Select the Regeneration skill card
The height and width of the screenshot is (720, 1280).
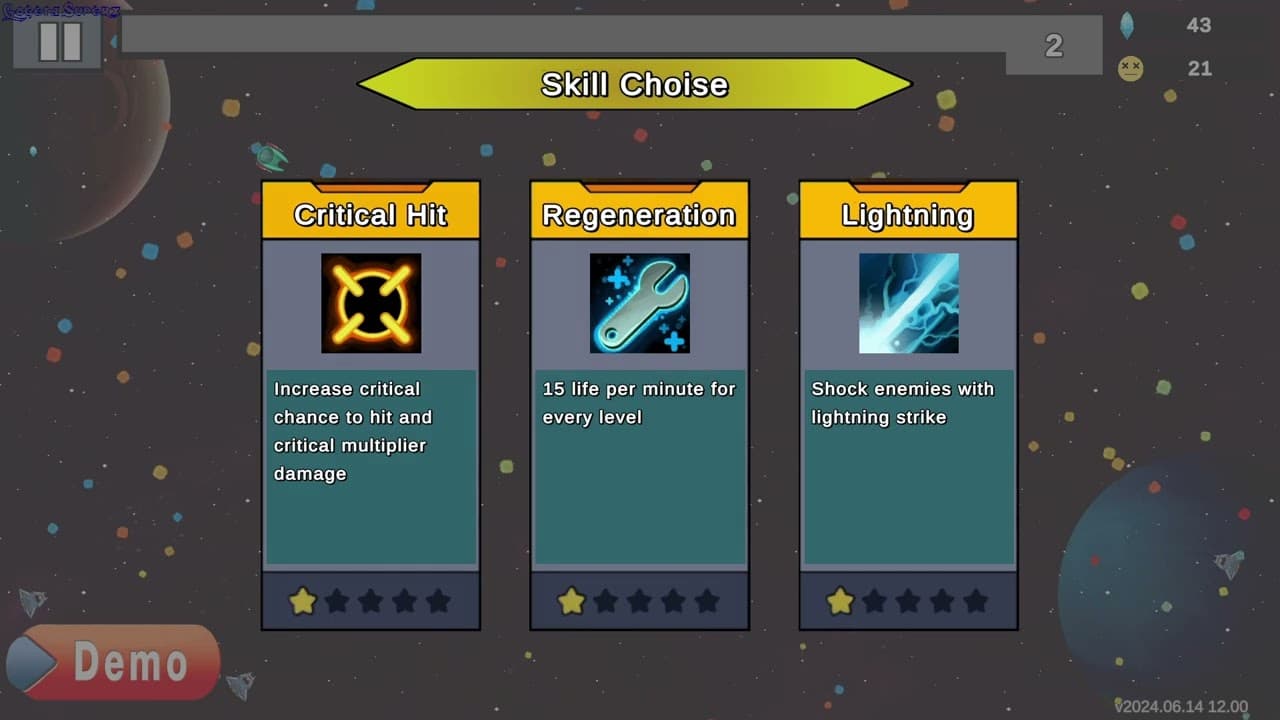coord(639,405)
